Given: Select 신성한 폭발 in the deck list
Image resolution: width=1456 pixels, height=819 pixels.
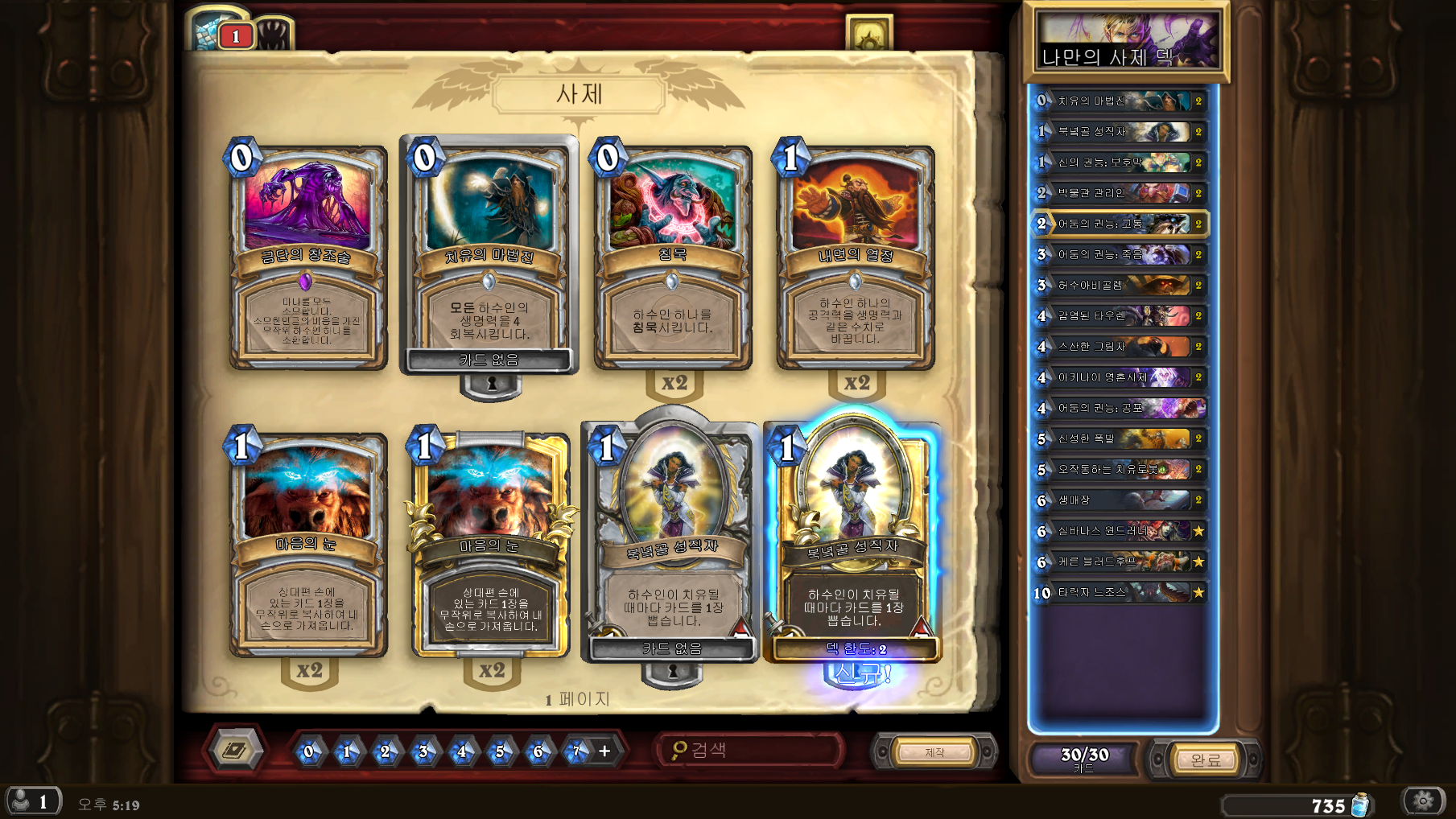Looking at the screenshot, I should (1120, 439).
